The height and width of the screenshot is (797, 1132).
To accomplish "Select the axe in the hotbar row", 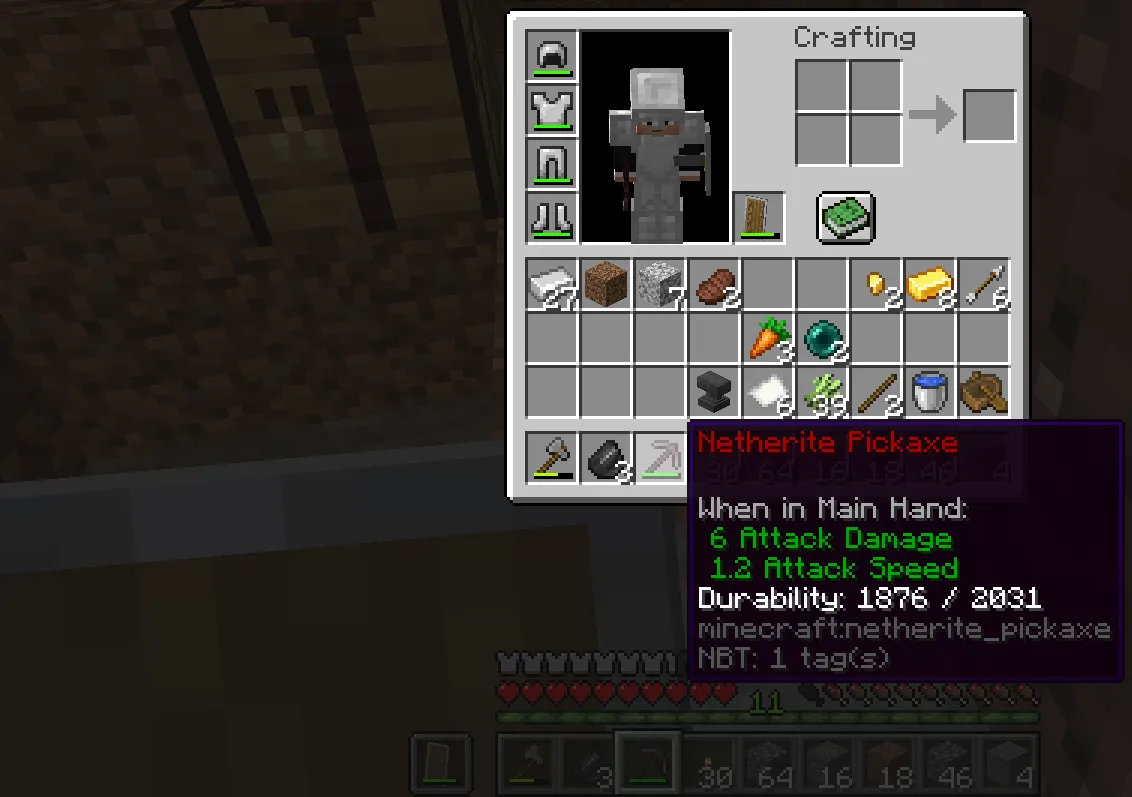I will tap(552, 459).
